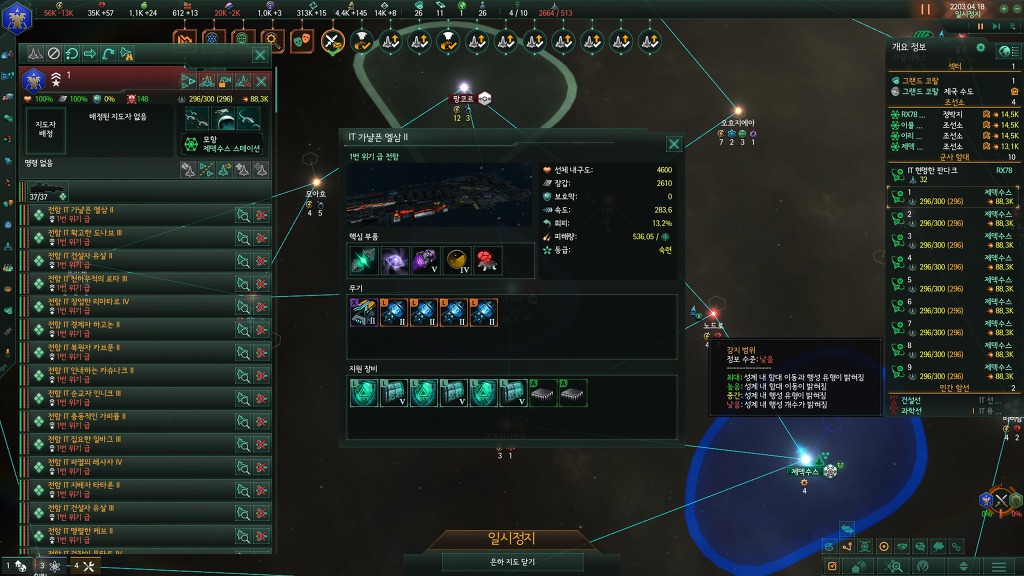Close the fleet panel
1024x576 pixels.
[x=260, y=54]
